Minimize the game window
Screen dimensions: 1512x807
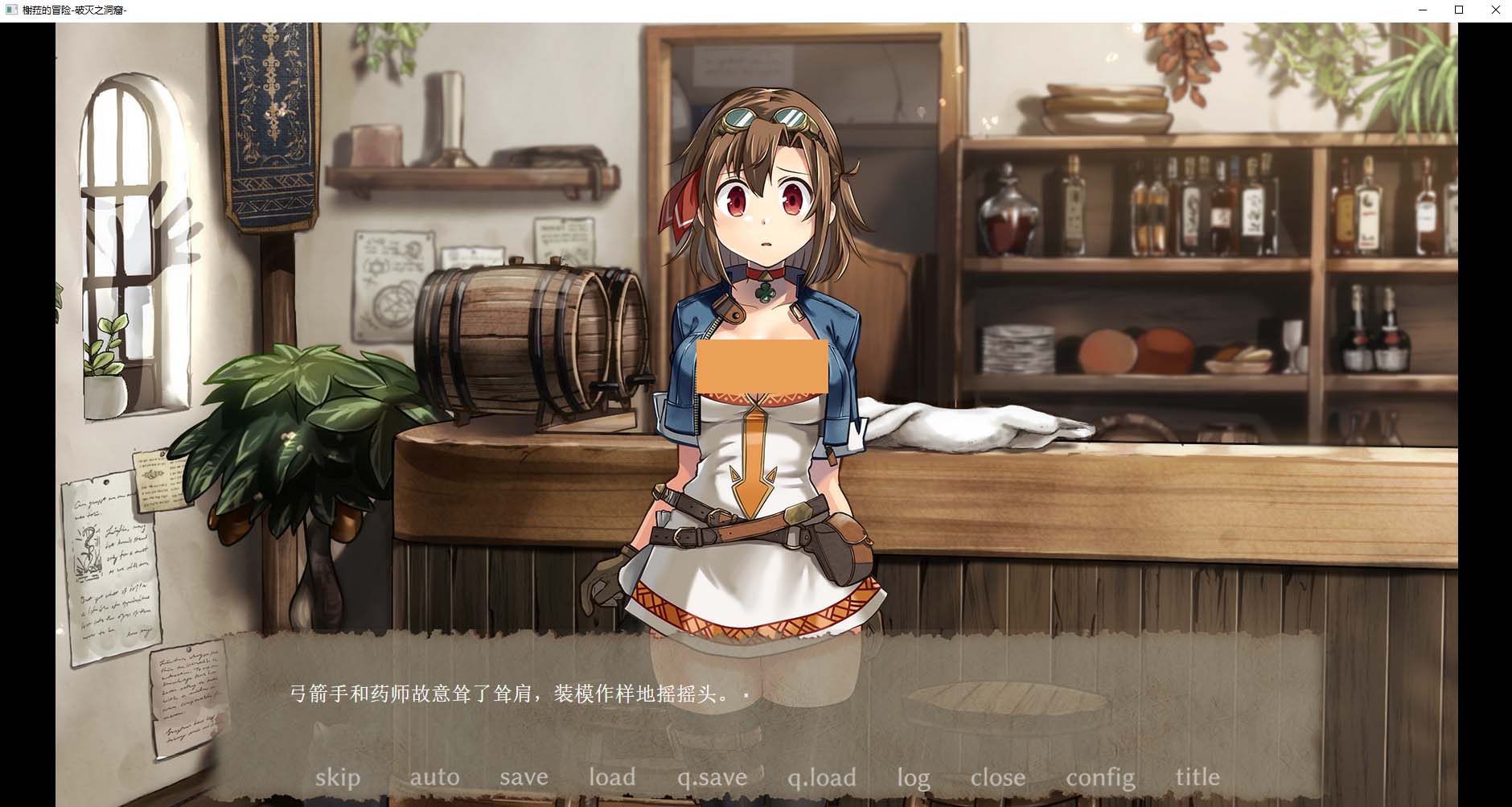1420,10
